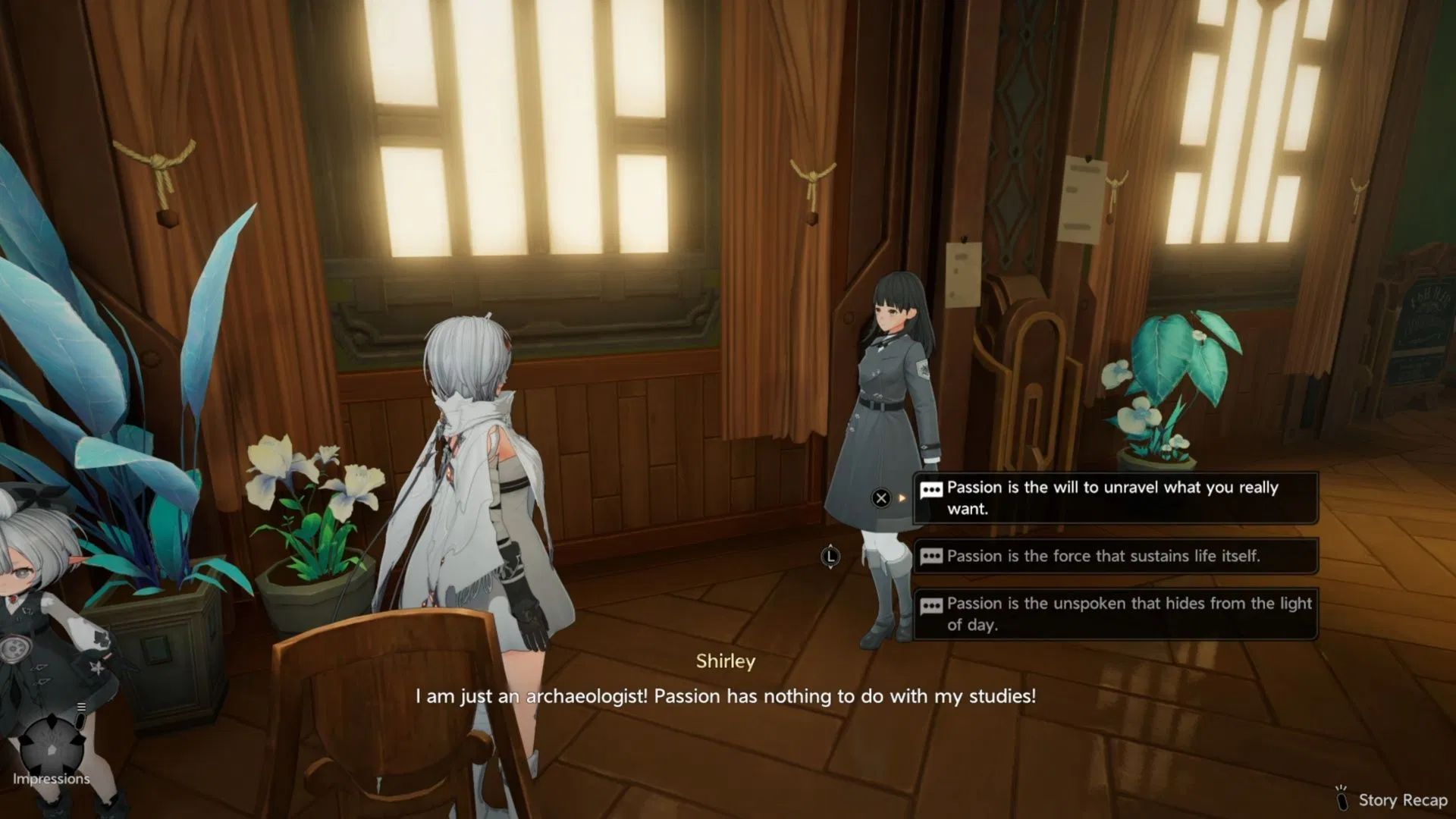Select the speech bubble icon on the second dialogue choice
Screen dimensions: 1456x819
tap(930, 556)
